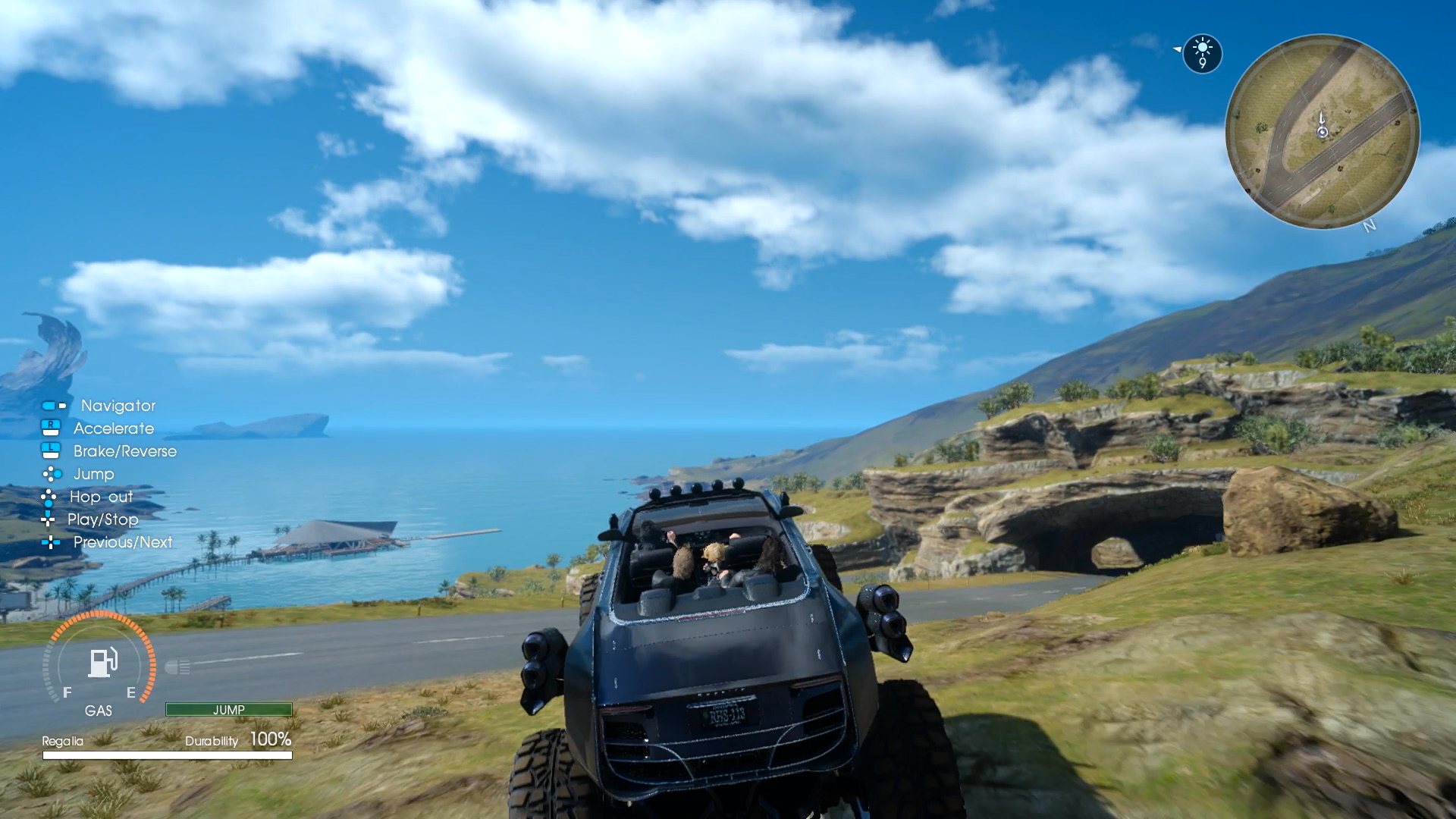Click the N compass marker to rotate map
The width and height of the screenshot is (1456, 819).
click(1370, 226)
